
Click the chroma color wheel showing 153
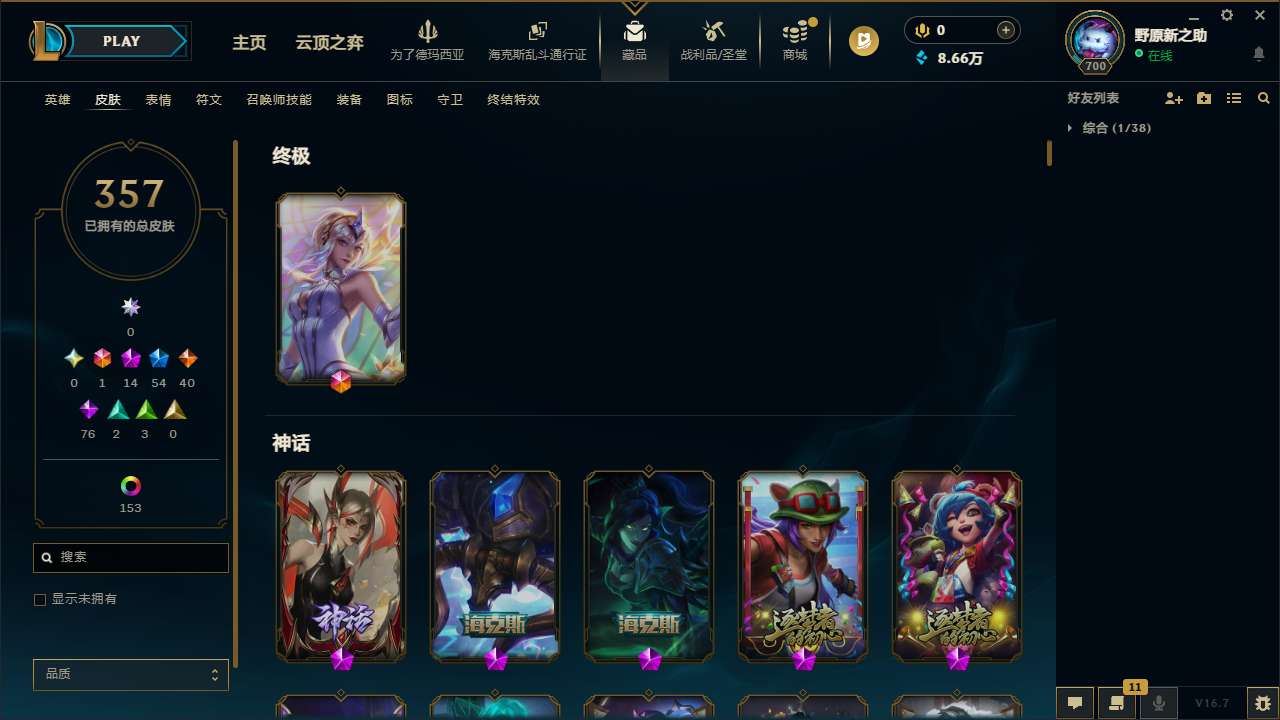point(130,487)
